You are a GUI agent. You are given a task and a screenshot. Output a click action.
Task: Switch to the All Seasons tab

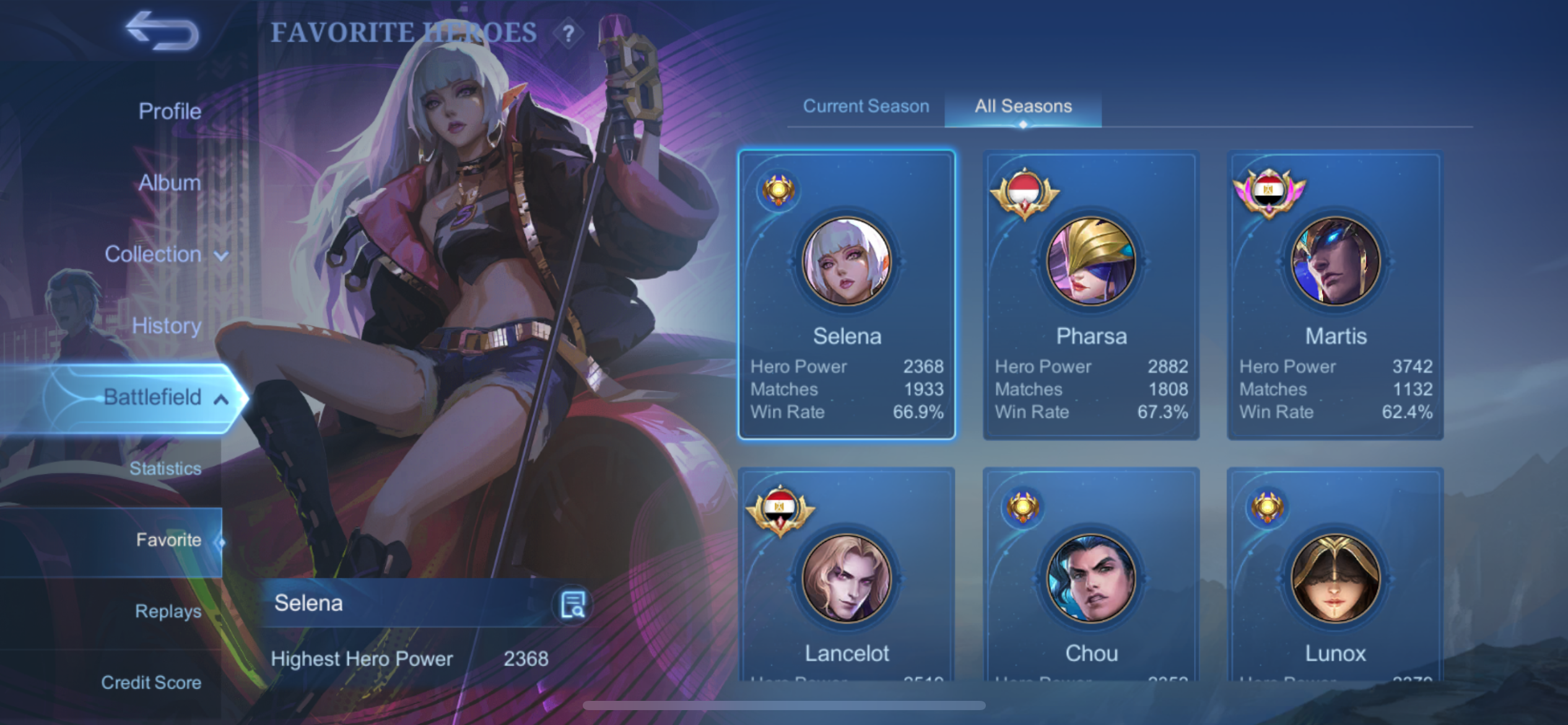point(1023,107)
